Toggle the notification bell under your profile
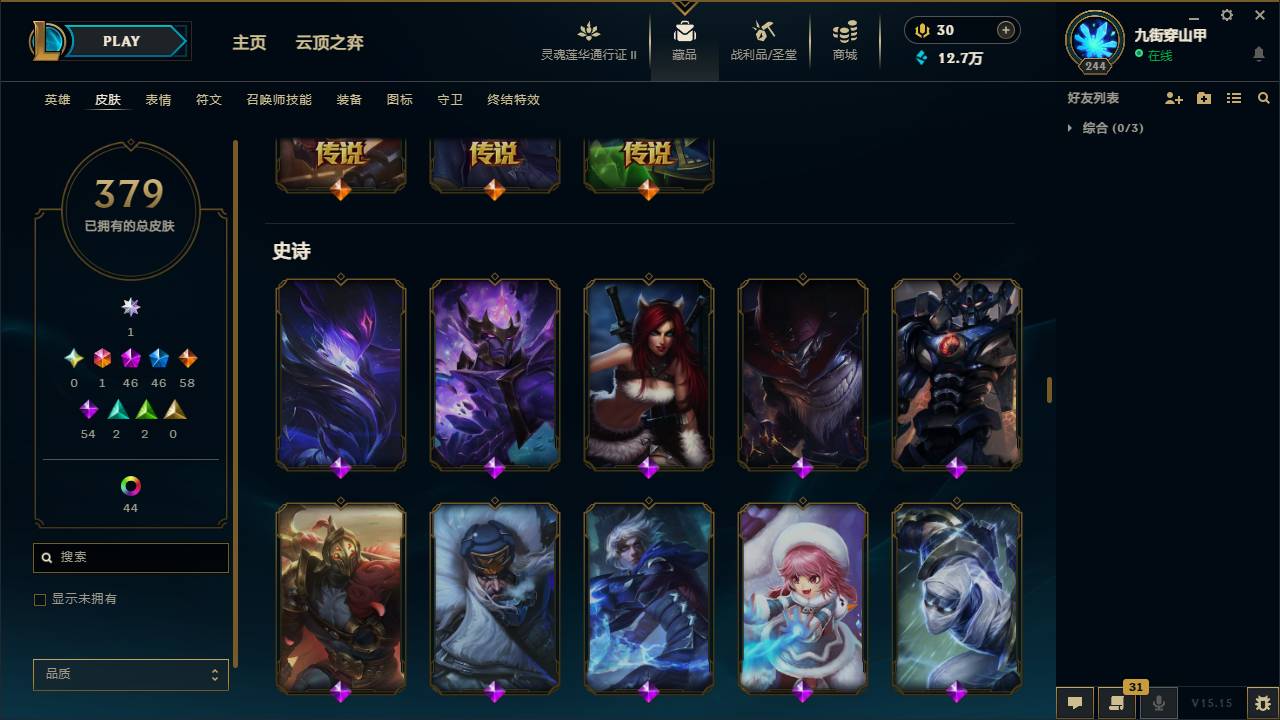Screen dimensions: 1280x720 pos(1258,55)
